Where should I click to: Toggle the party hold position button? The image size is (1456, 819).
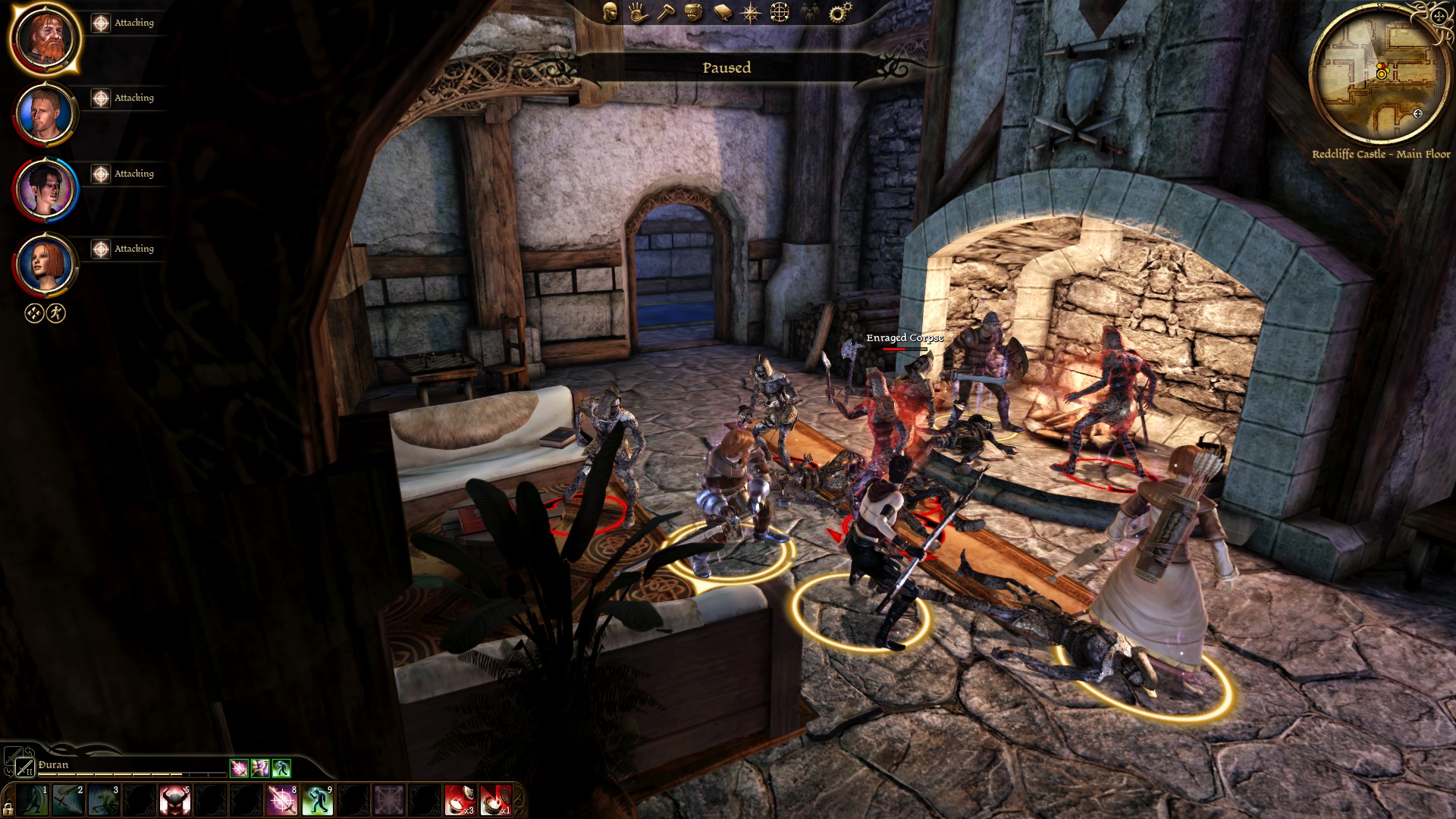point(56,313)
